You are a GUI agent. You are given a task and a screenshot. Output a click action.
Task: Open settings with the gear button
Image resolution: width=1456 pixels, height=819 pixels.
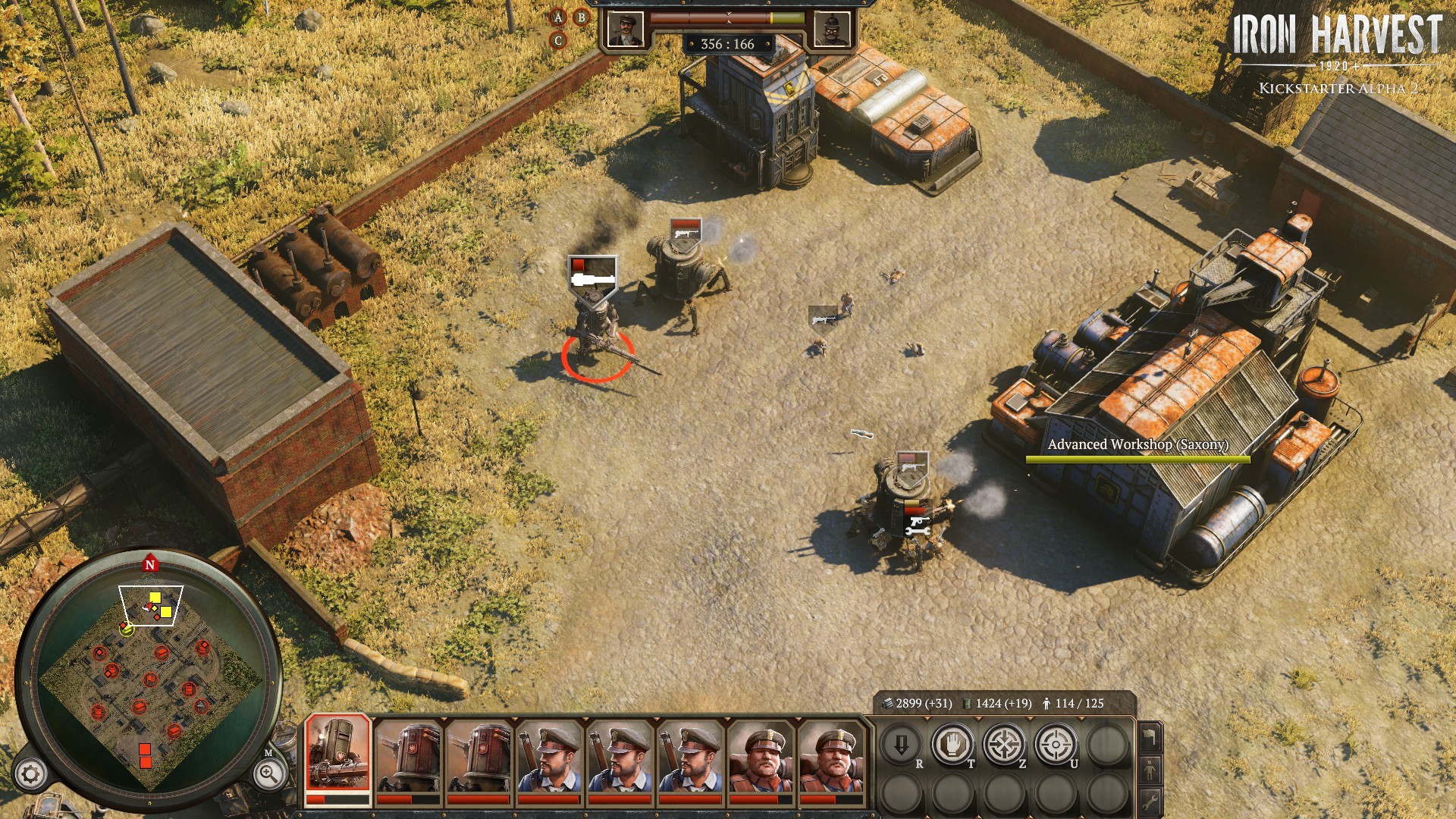click(x=31, y=774)
